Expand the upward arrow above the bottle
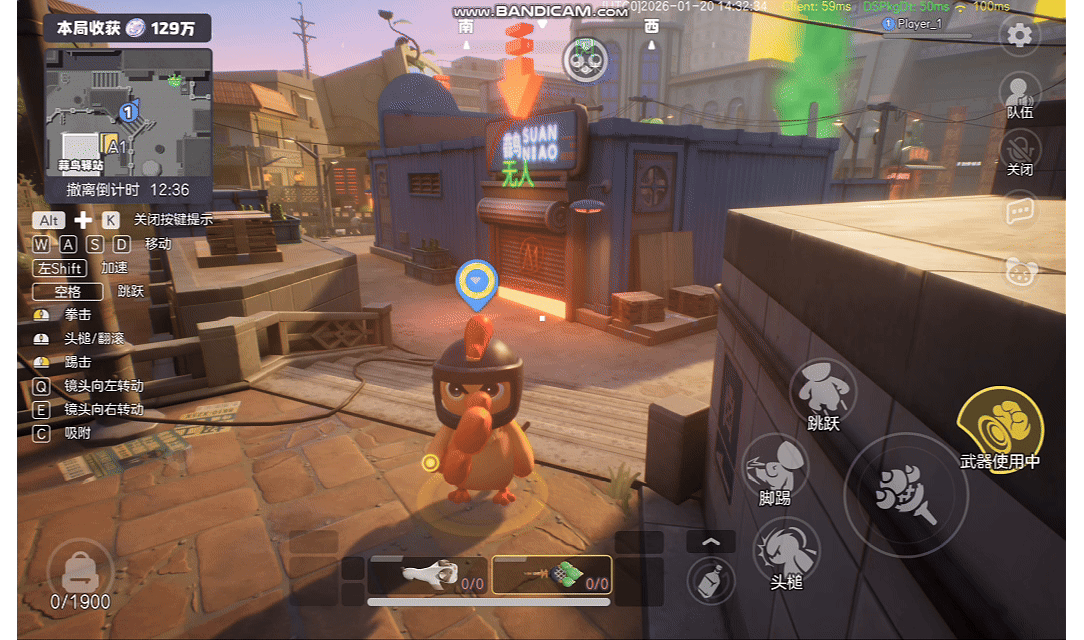1084x640 pixels. click(711, 542)
